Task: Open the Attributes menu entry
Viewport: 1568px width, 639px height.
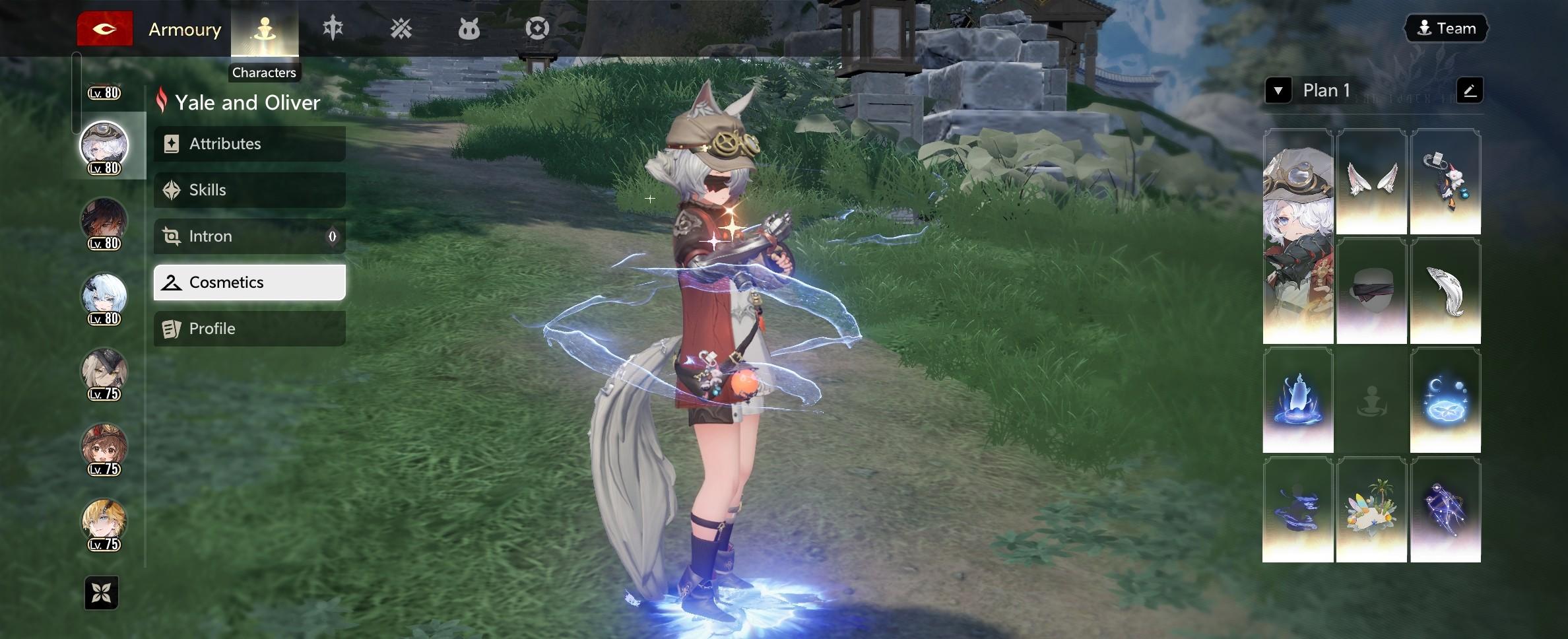Action: pyautogui.click(x=249, y=144)
